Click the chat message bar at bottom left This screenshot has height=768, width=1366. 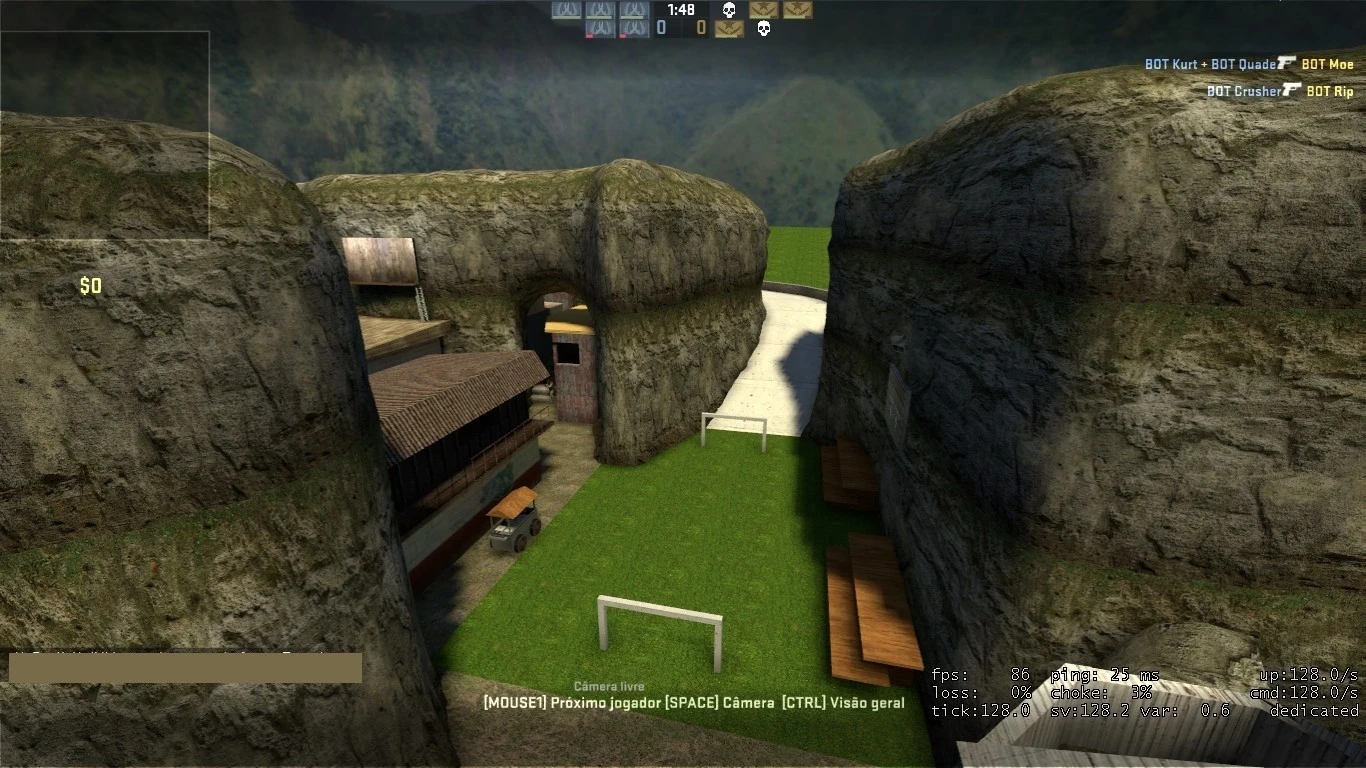coord(185,666)
